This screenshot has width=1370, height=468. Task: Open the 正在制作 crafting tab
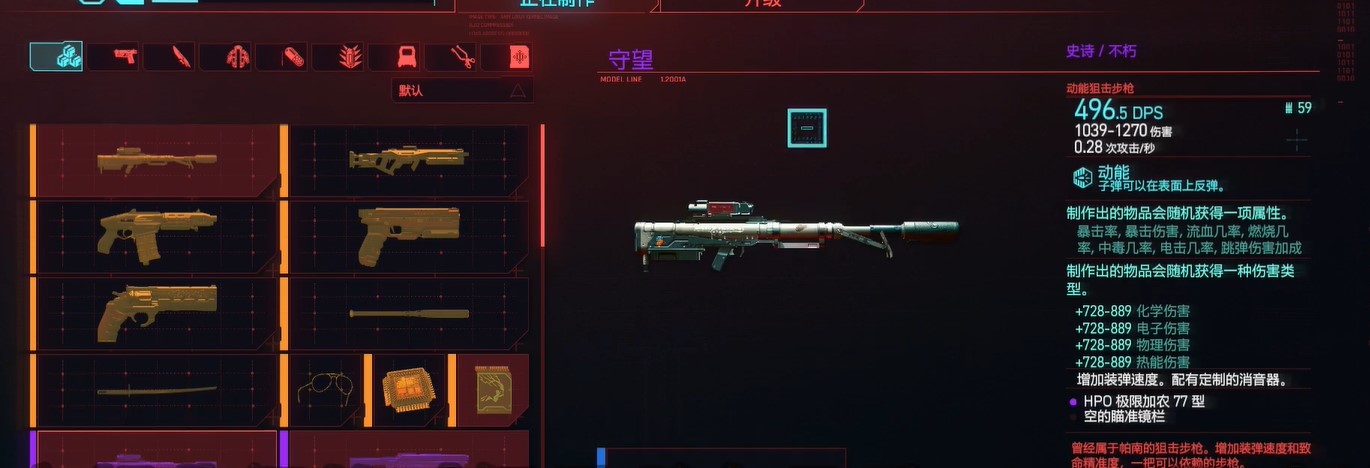point(553,4)
